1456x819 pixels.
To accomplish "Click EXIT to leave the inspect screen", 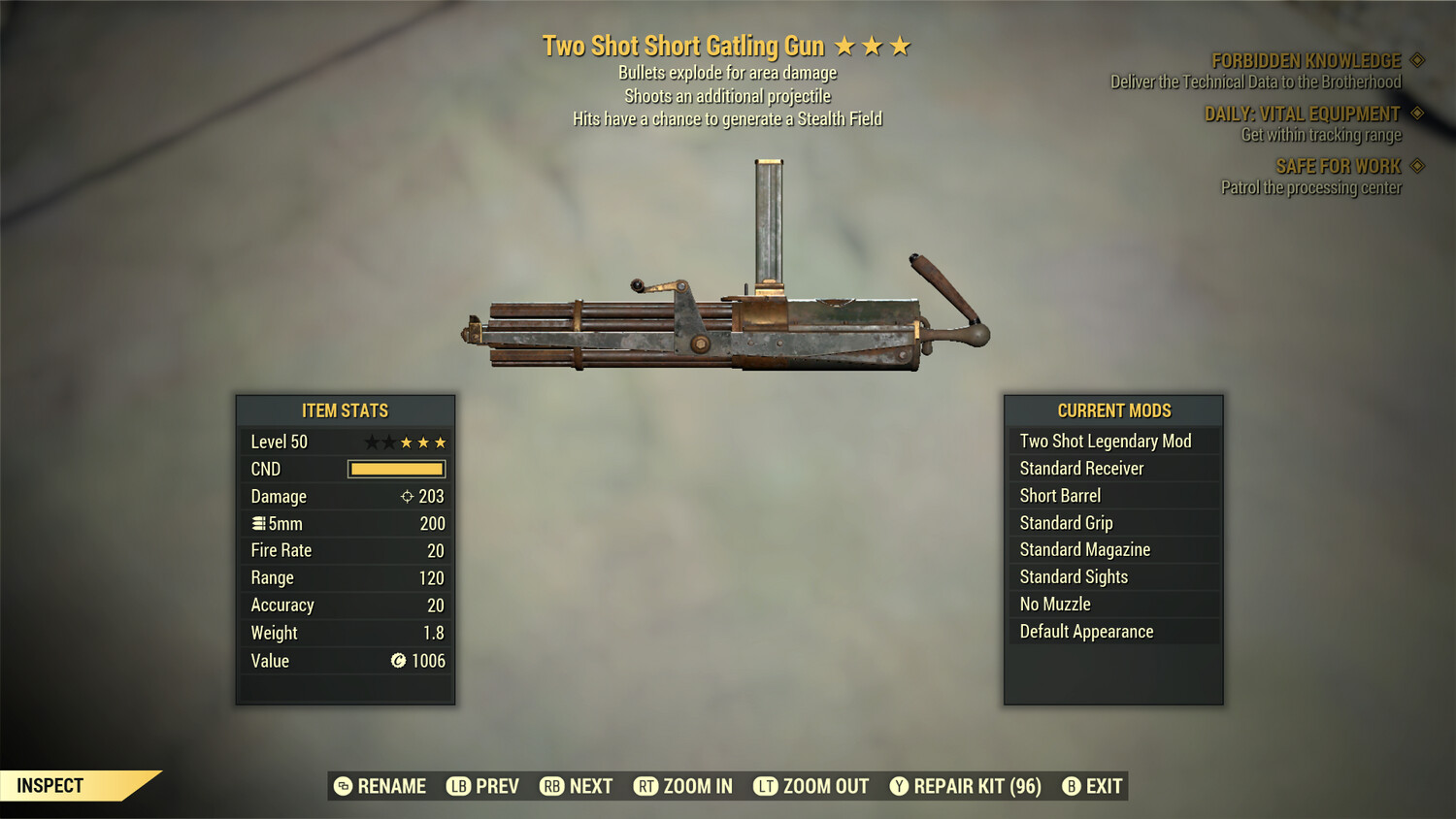I will [x=1105, y=786].
